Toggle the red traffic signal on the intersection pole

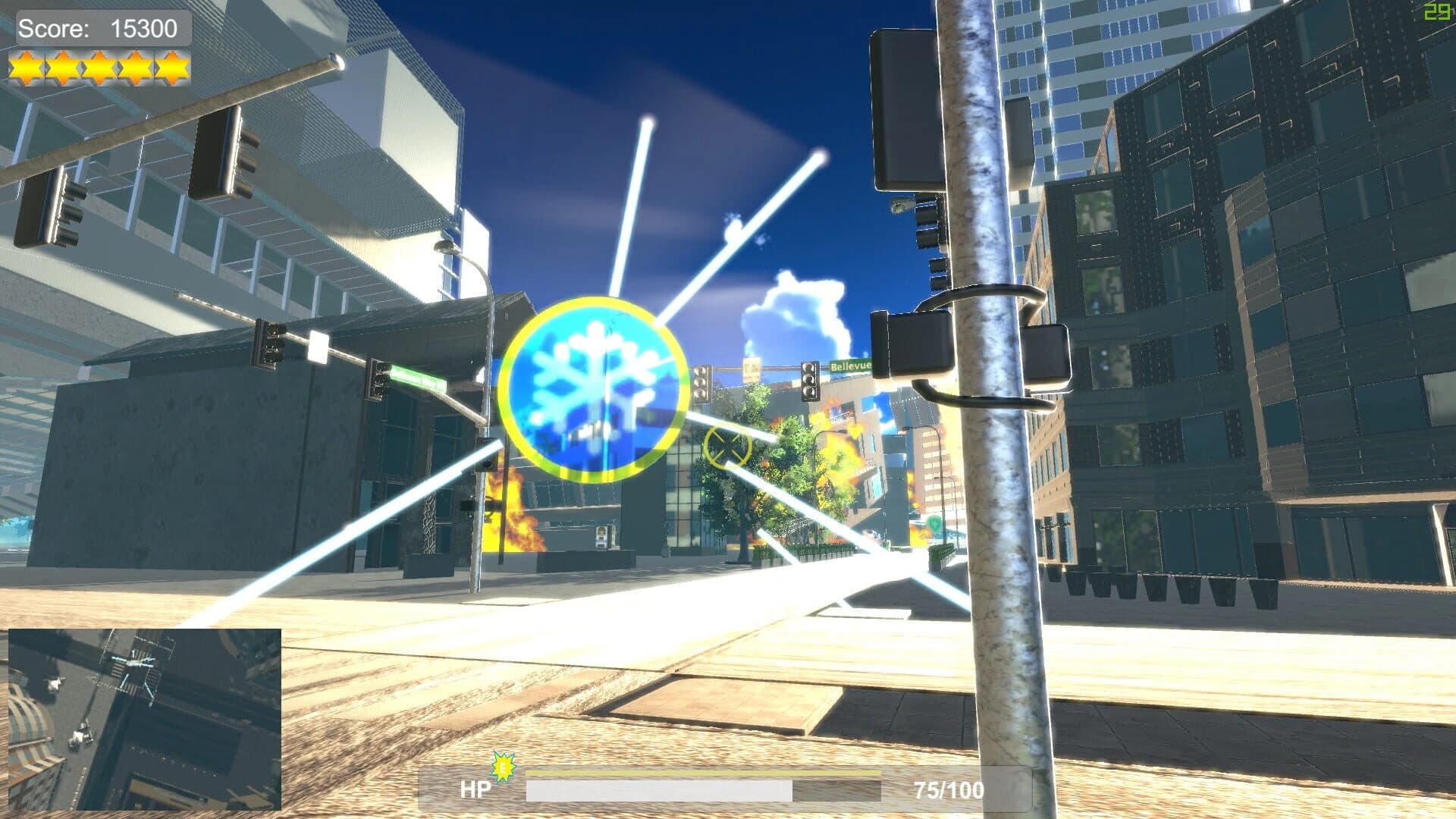[x=701, y=372]
